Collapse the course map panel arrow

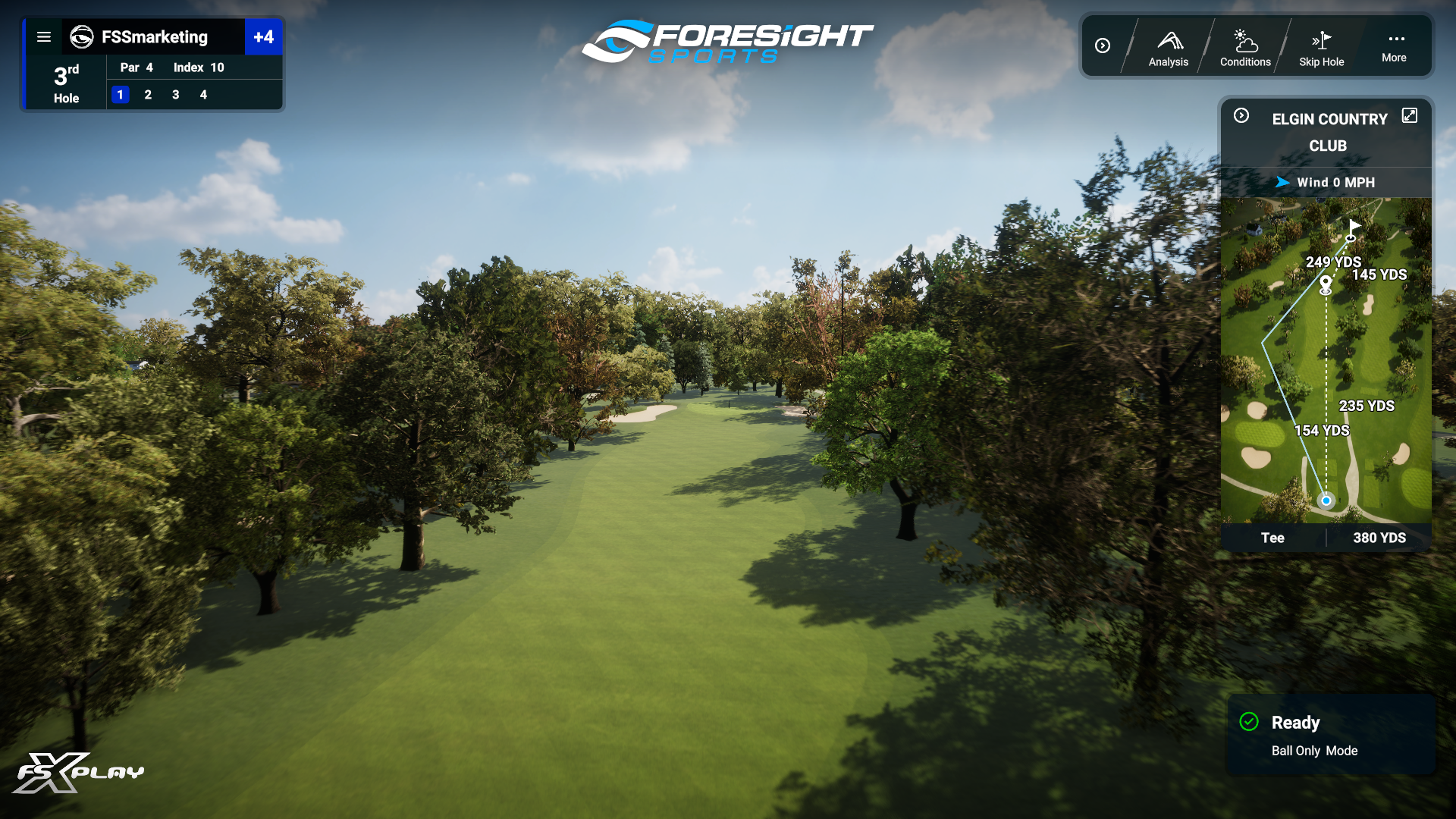click(1241, 115)
